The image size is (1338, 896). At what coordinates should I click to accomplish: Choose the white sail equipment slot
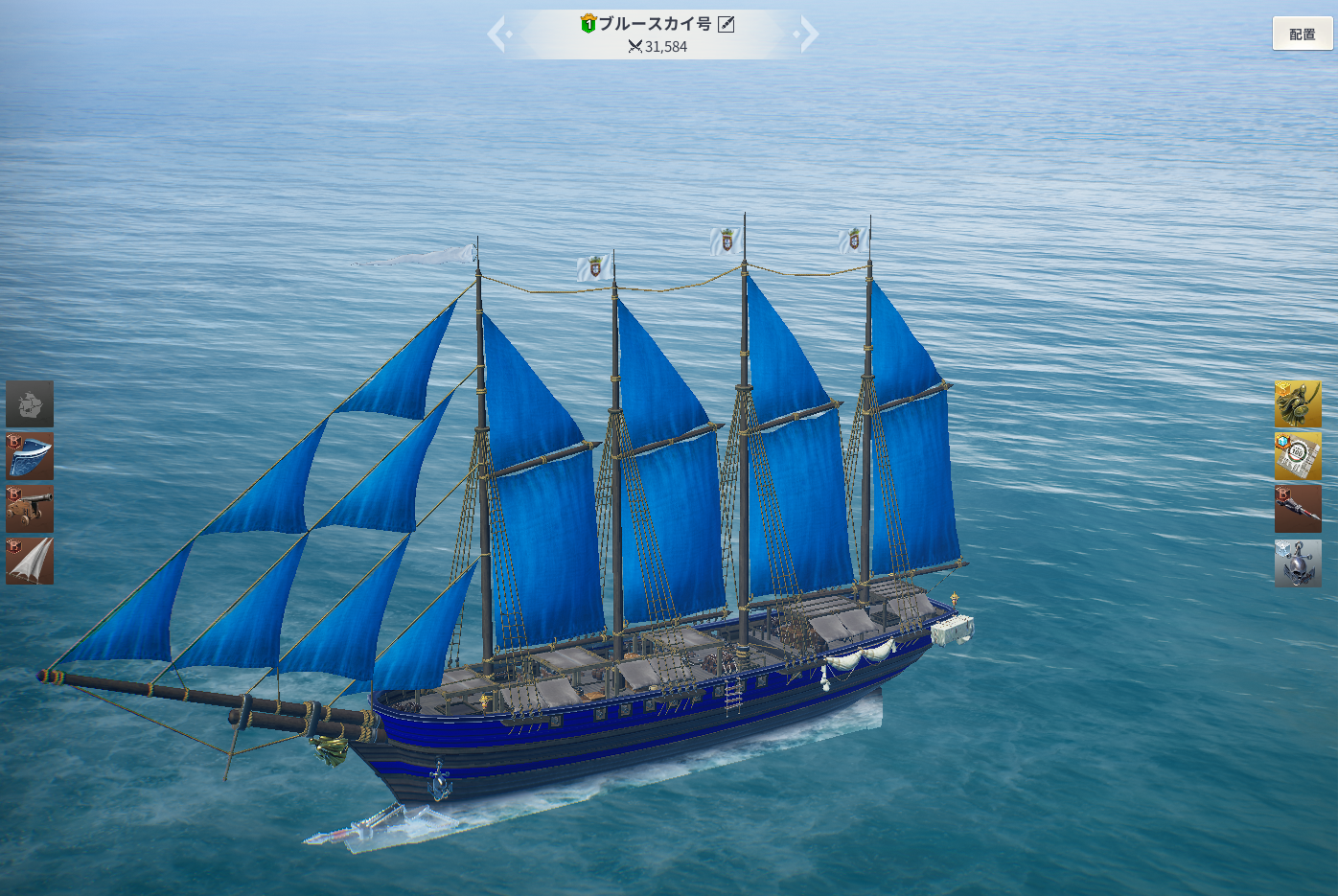30,561
